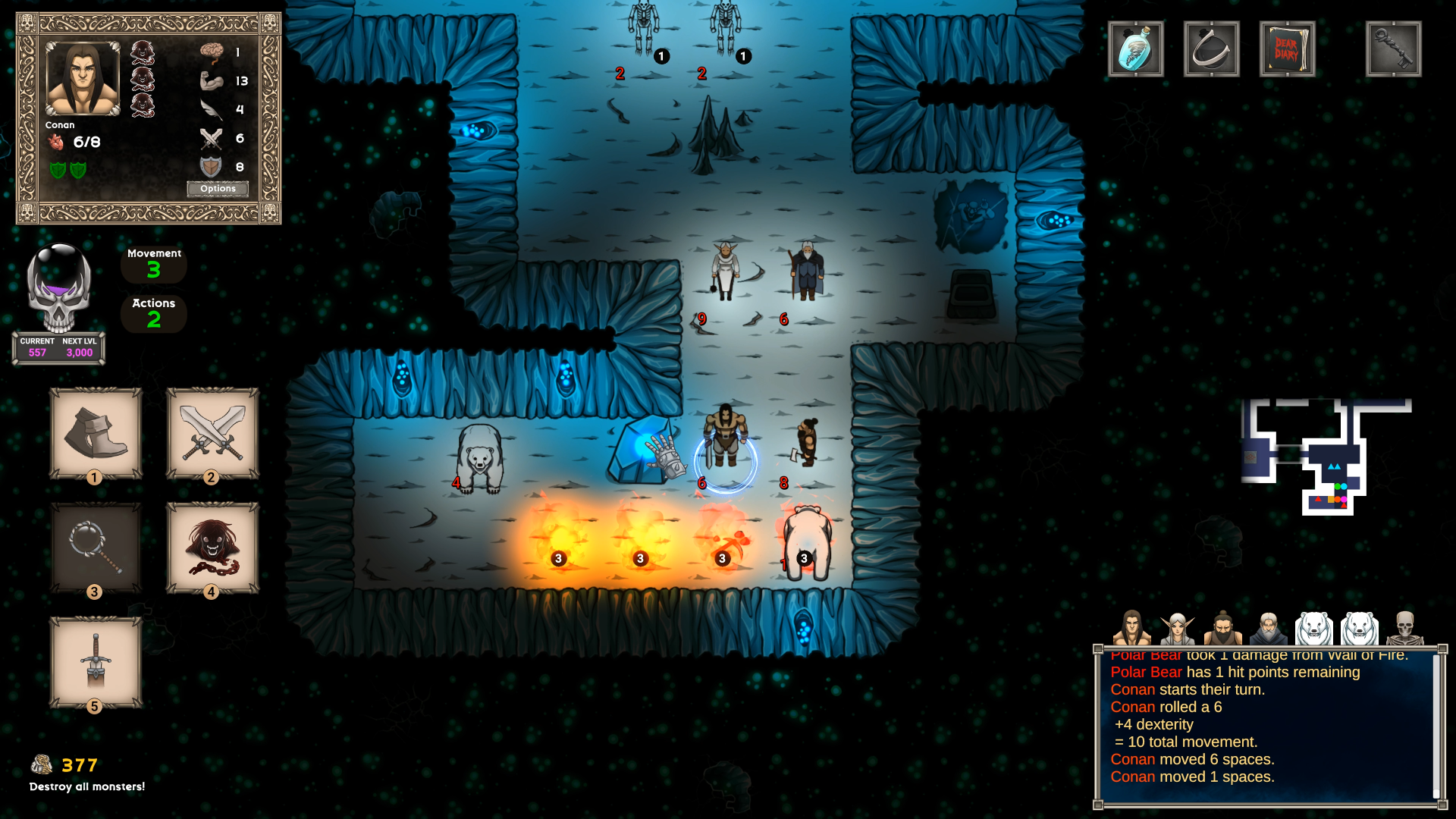
Task: Activate the crossed swords attack
Action: [x=212, y=433]
